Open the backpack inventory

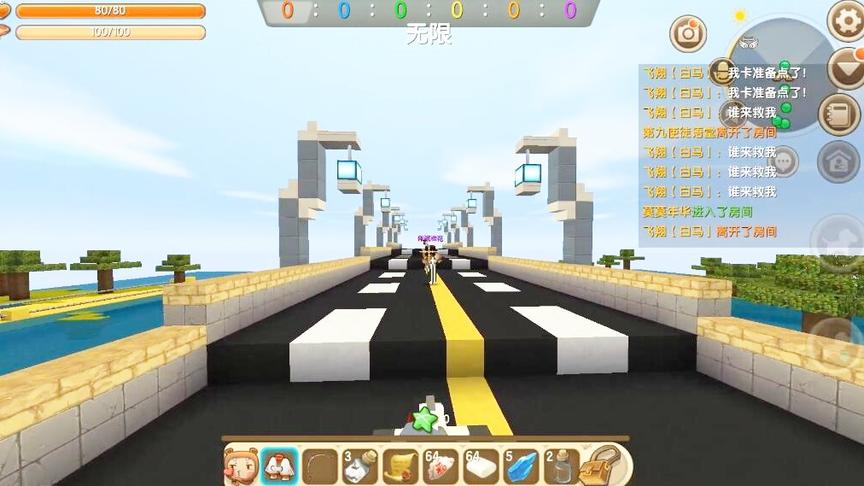[602, 466]
